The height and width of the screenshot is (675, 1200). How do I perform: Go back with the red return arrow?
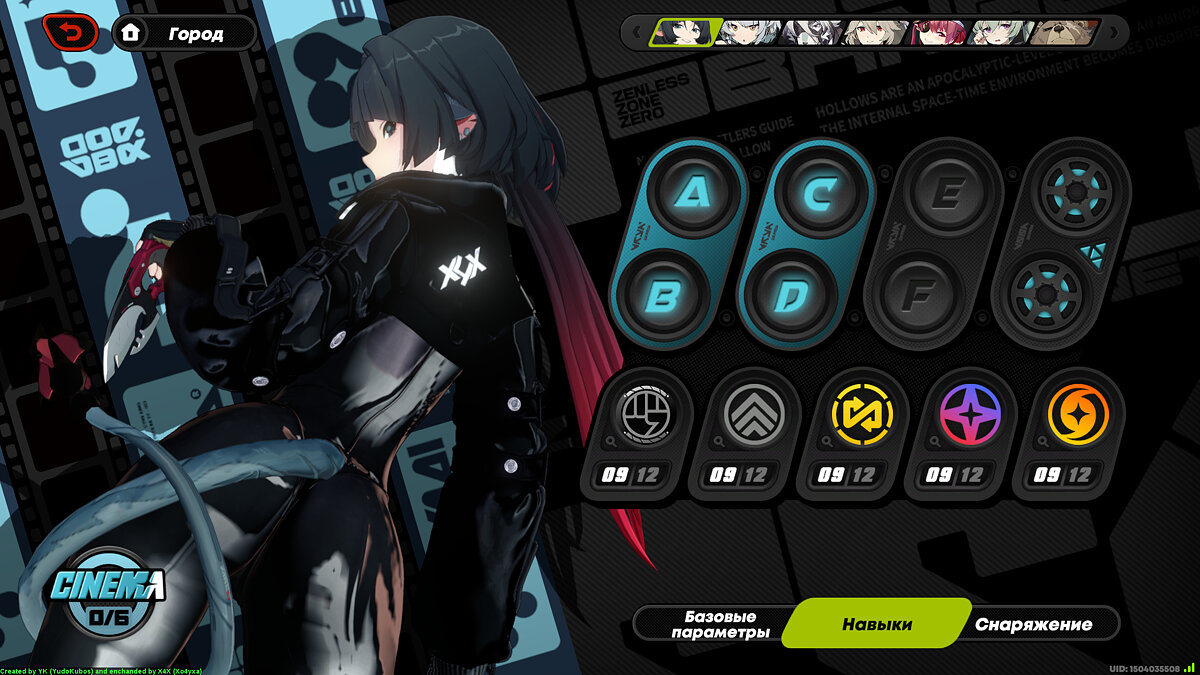(x=70, y=33)
